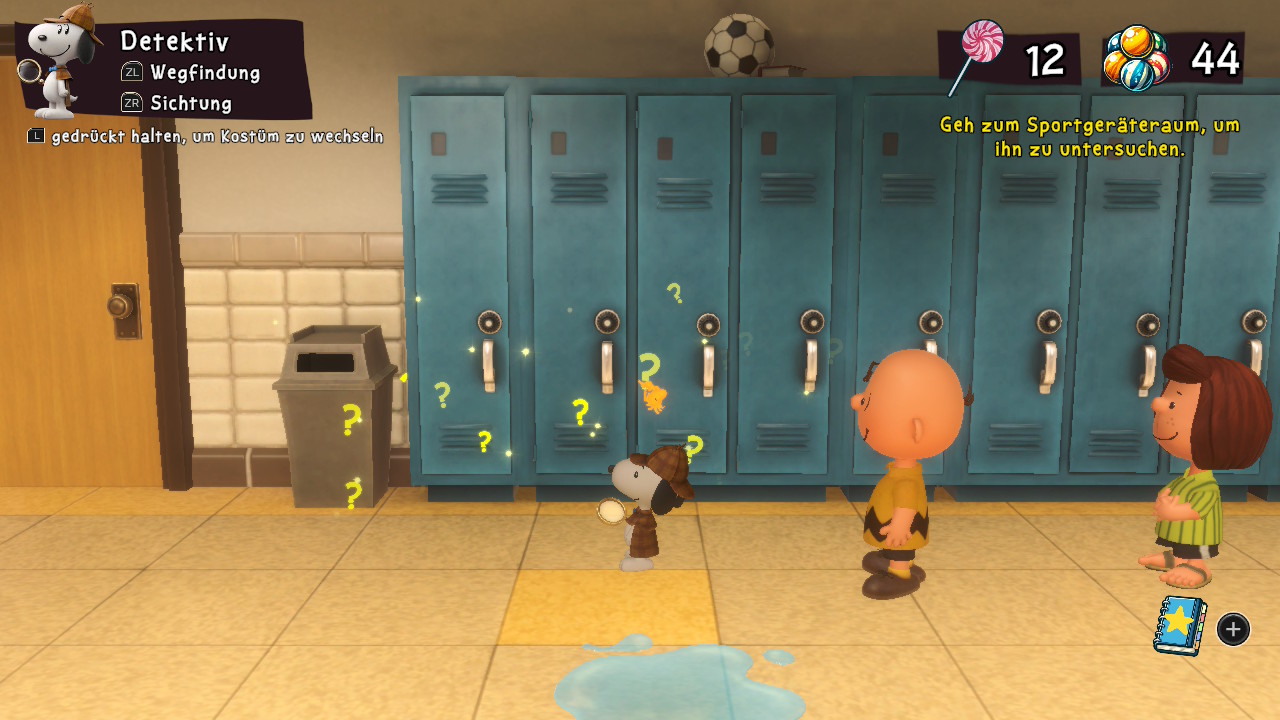Image resolution: width=1280 pixels, height=720 pixels.
Task: Activate the Sichtung detective ability
Action: click(x=190, y=103)
